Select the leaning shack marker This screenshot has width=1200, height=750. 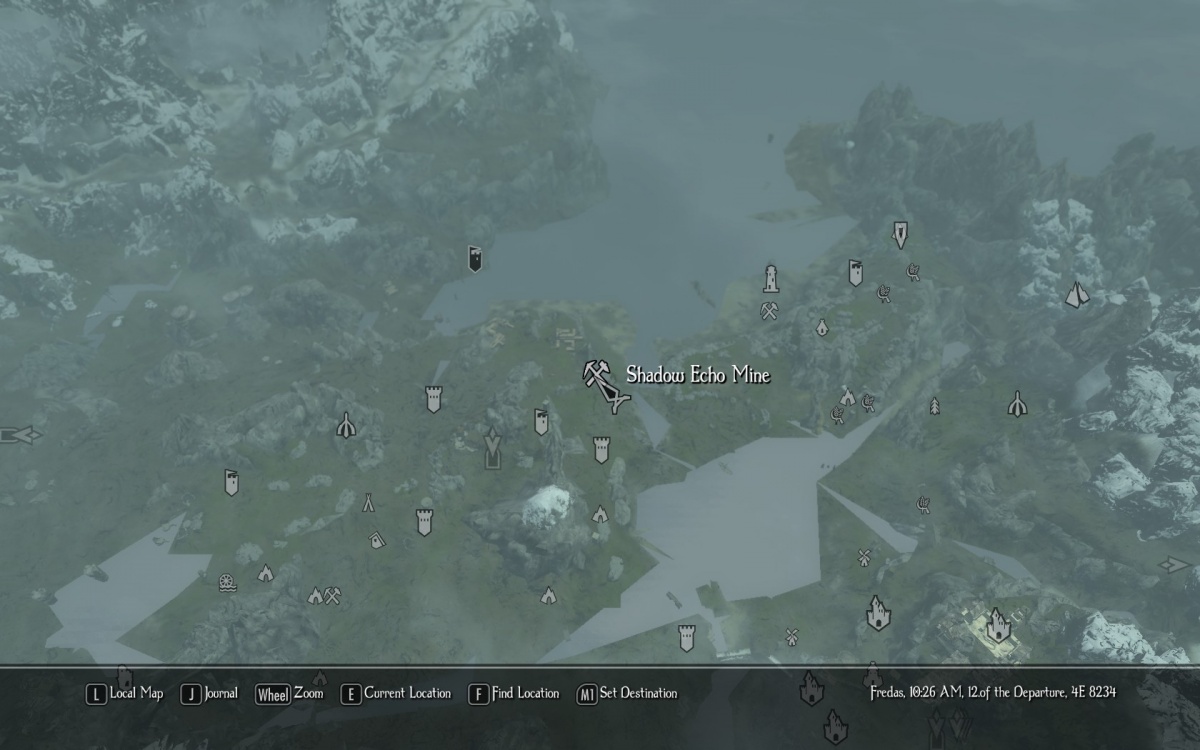[x=377, y=540]
